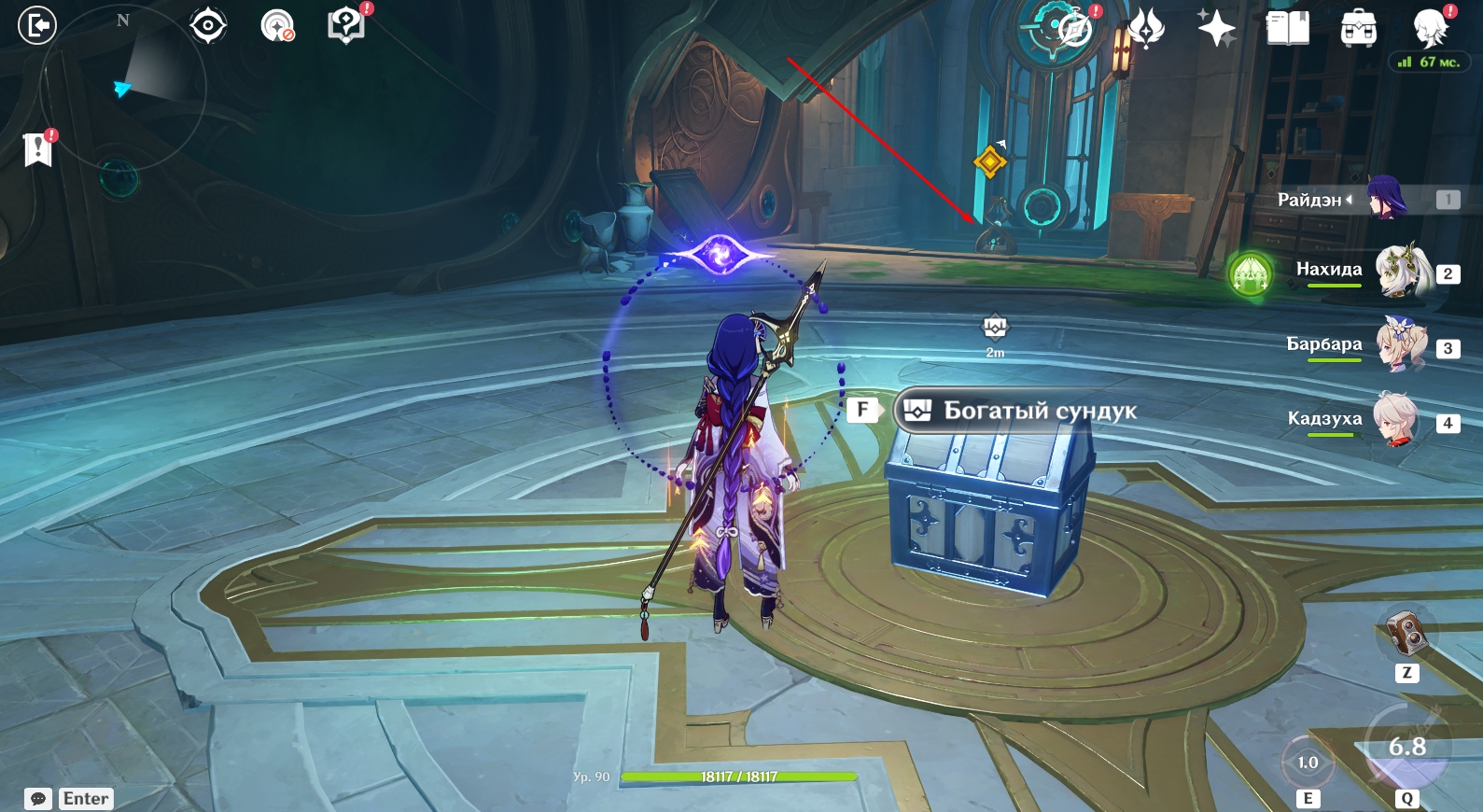The width and height of the screenshot is (1483, 812).
Task: Open the chat speech bubble icon
Action: coord(38,799)
